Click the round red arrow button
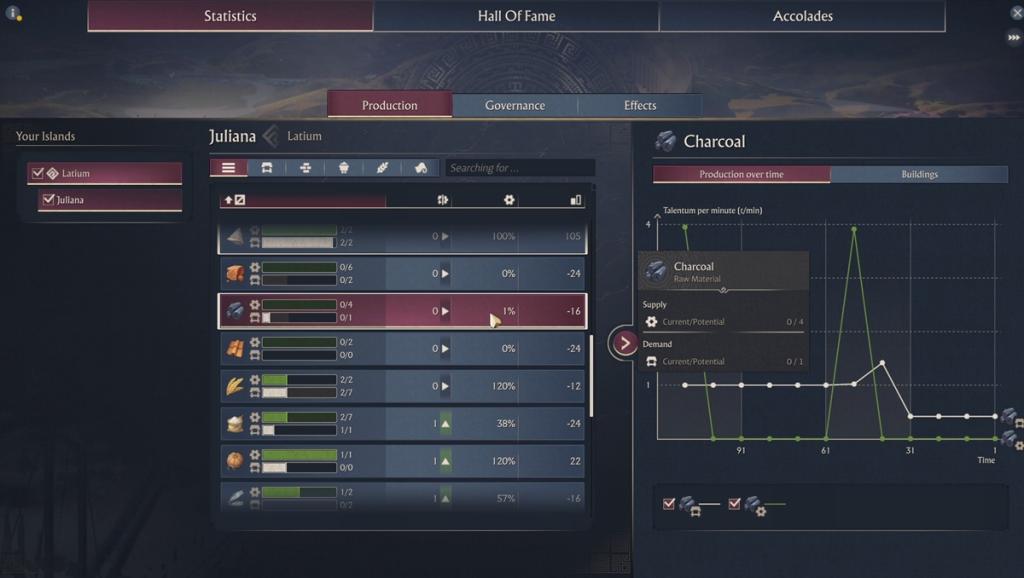 point(625,343)
